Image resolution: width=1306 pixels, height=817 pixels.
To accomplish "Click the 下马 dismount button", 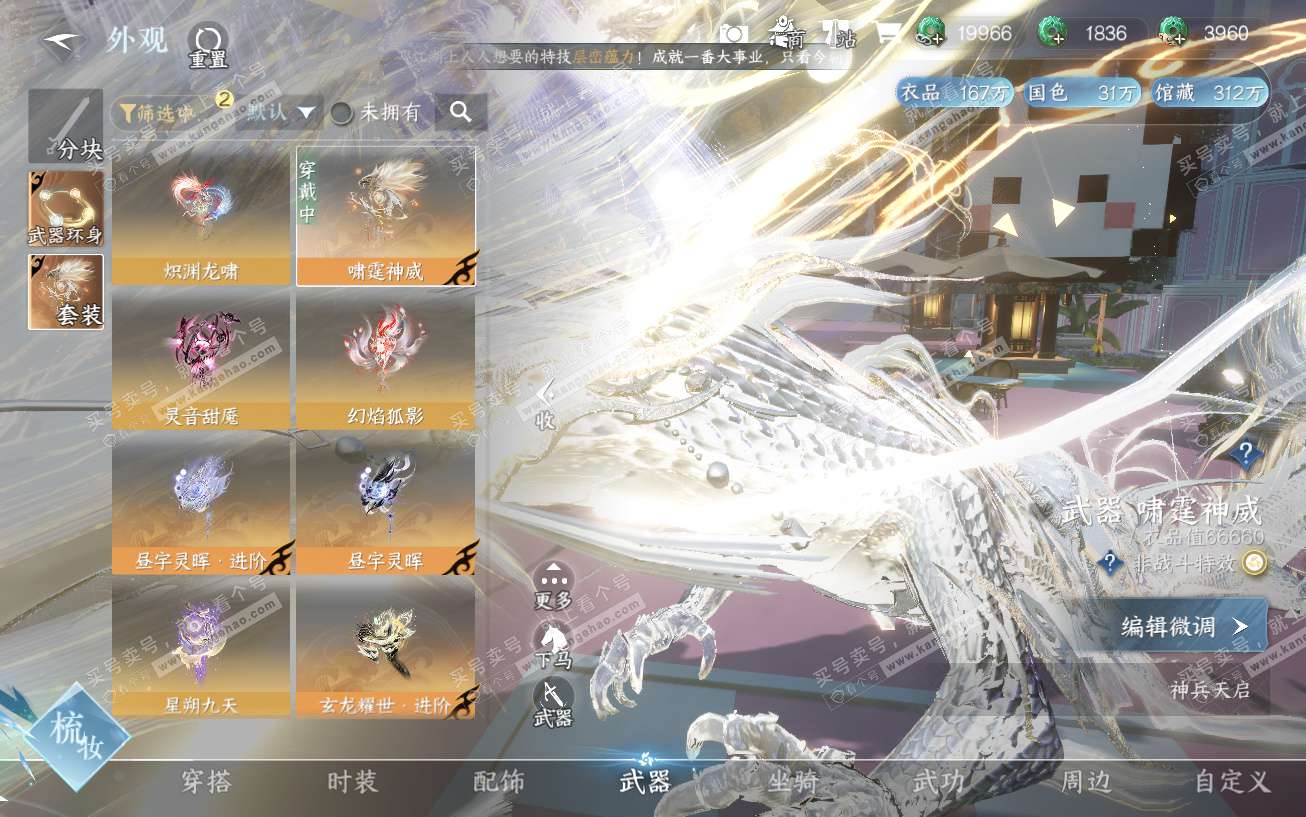I will pyautogui.click(x=553, y=645).
